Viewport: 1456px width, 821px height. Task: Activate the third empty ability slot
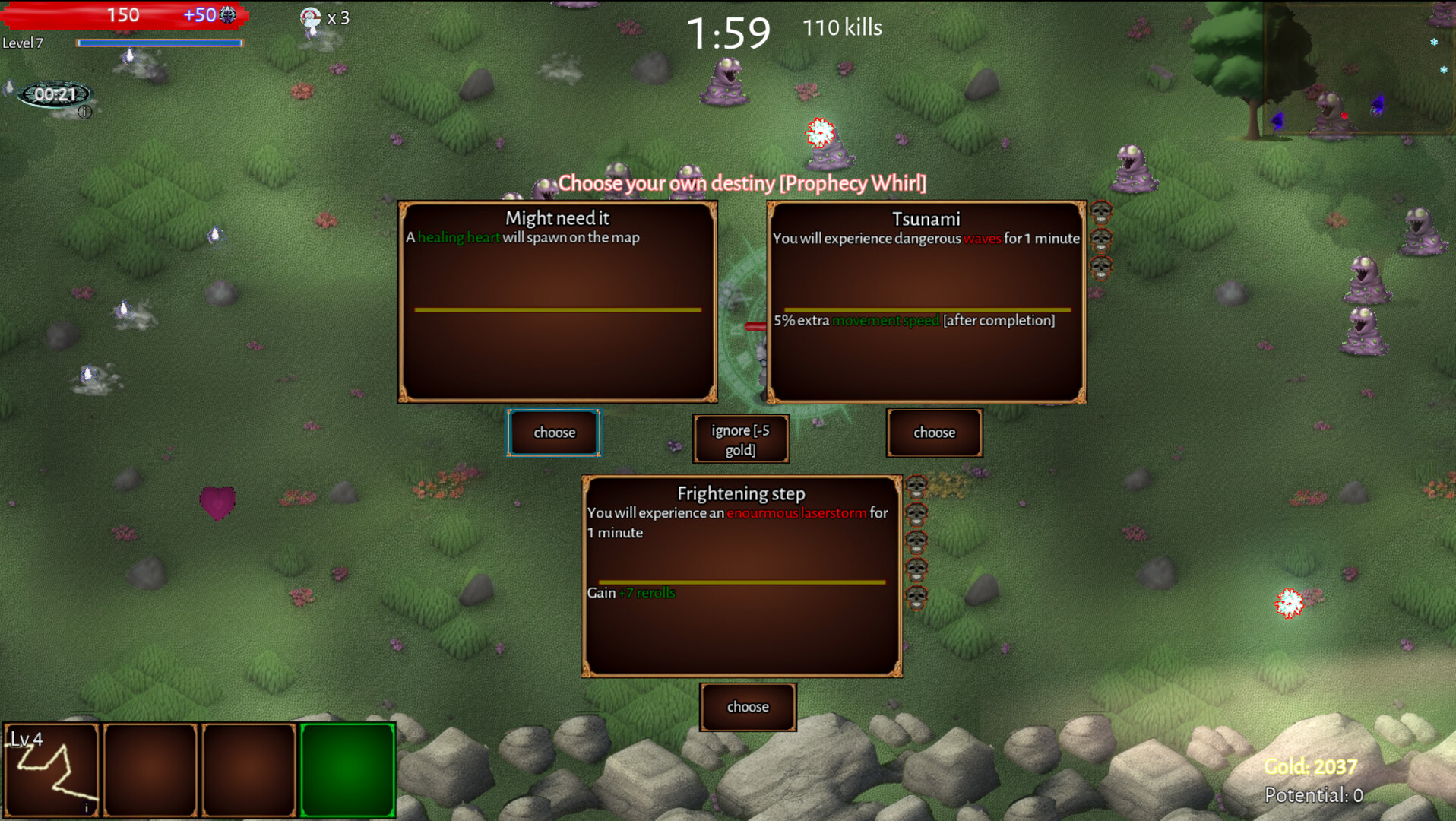click(x=248, y=769)
